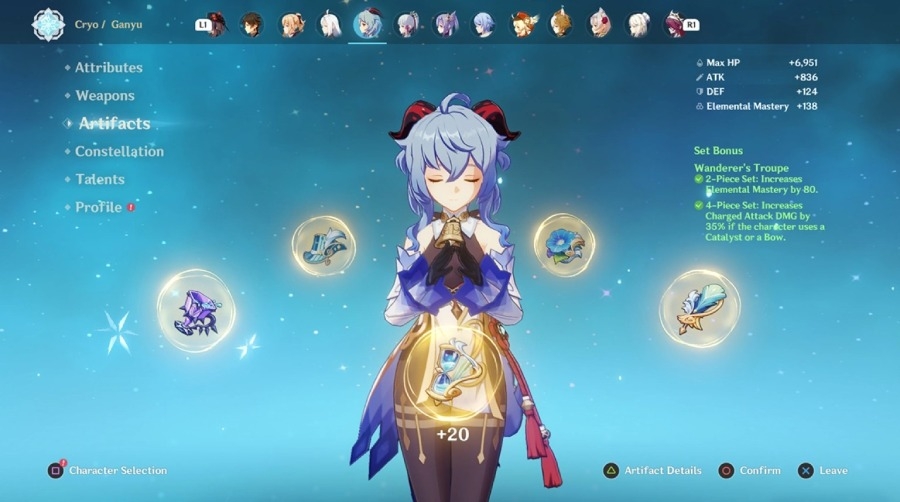Open the Attributes menu entry
This screenshot has width=900, height=502.
(x=109, y=68)
